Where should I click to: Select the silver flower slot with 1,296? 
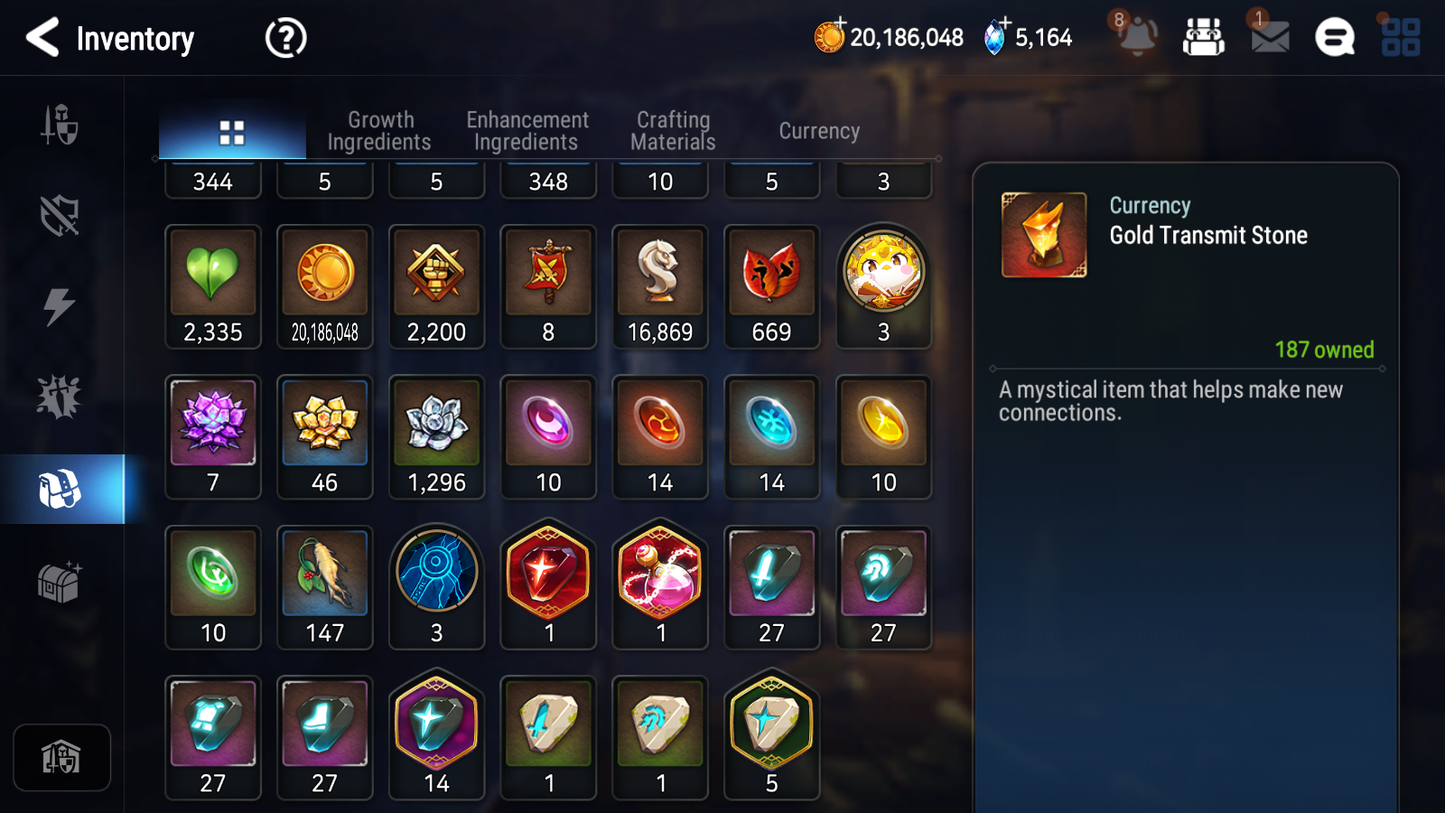coord(437,436)
